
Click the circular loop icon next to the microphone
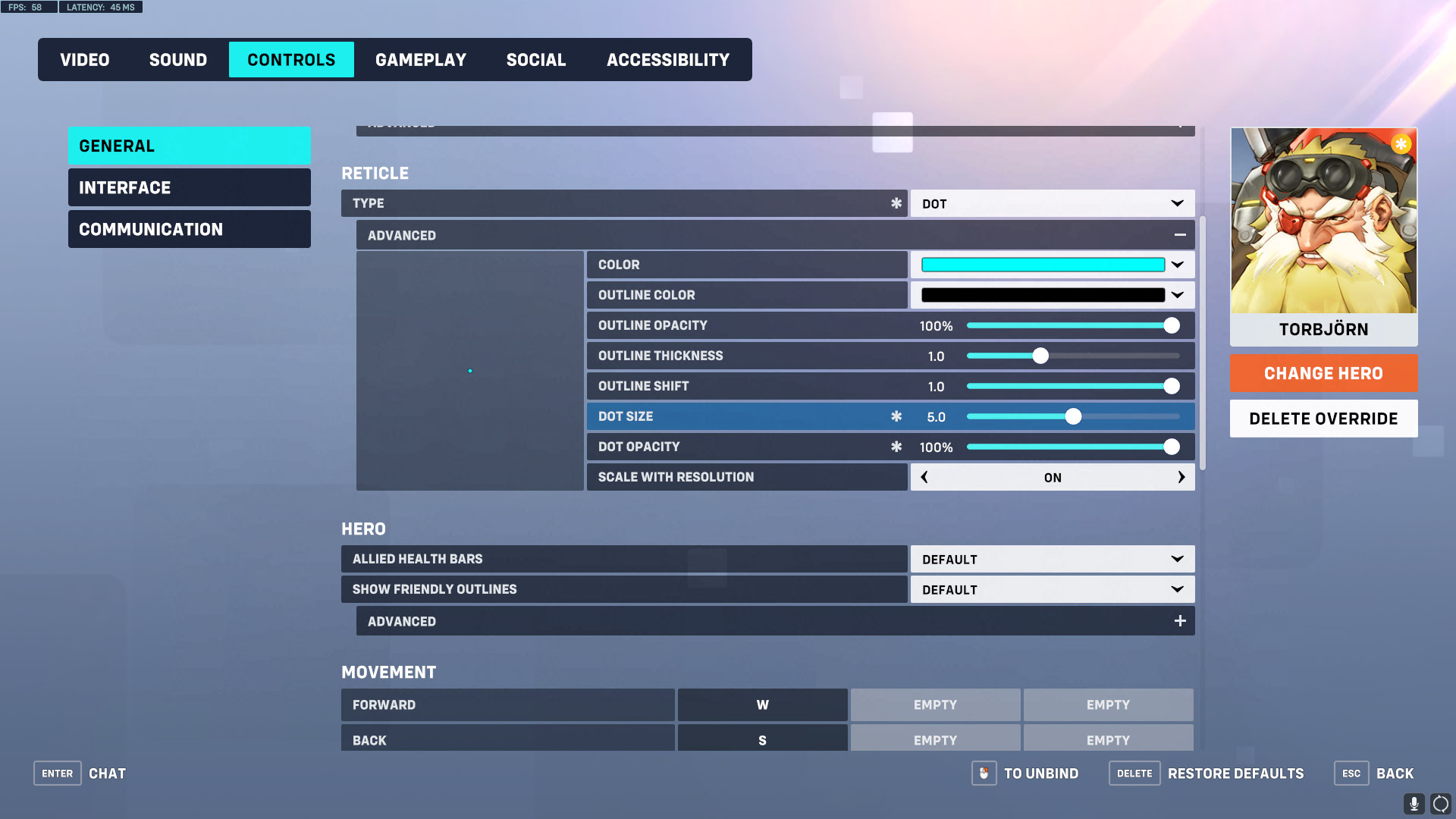coord(1439,802)
